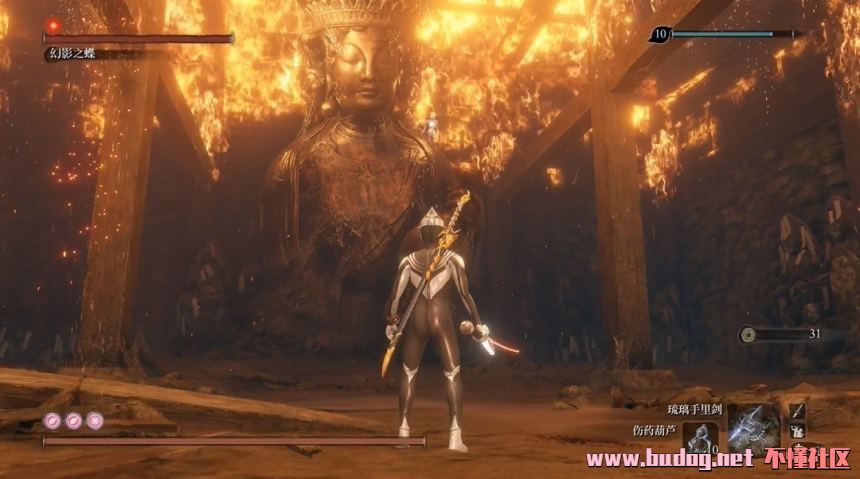
Task: Click the spirit emblem icon beside 31
Action: 749,335
